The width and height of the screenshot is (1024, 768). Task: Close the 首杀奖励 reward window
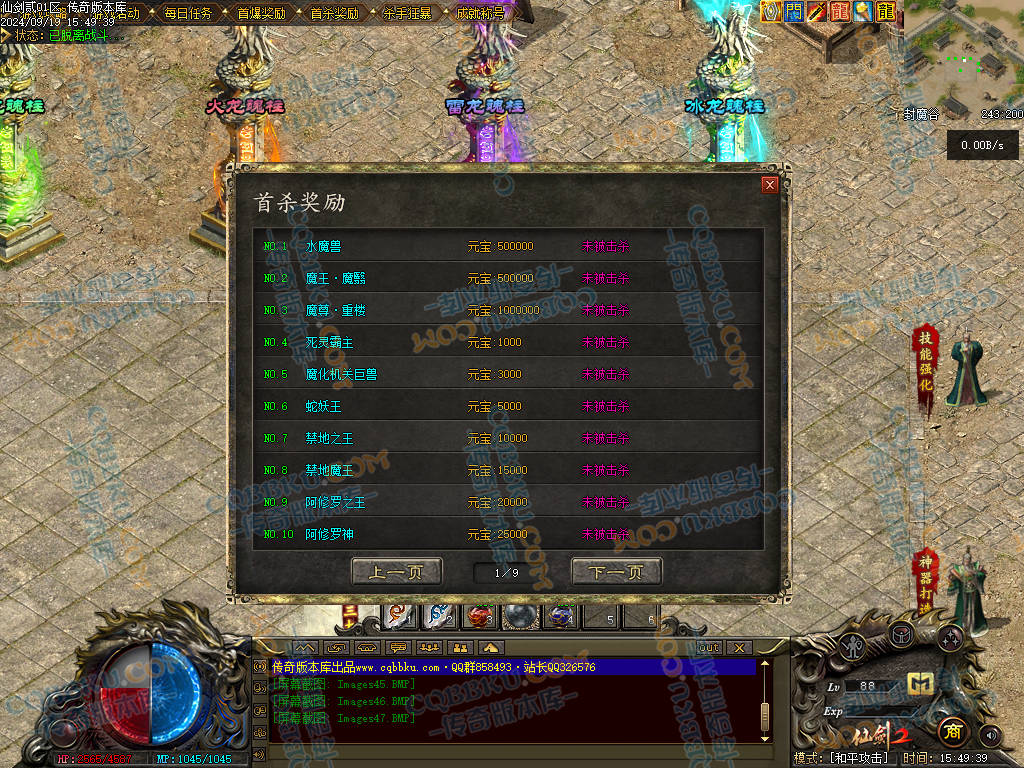pyautogui.click(x=769, y=185)
